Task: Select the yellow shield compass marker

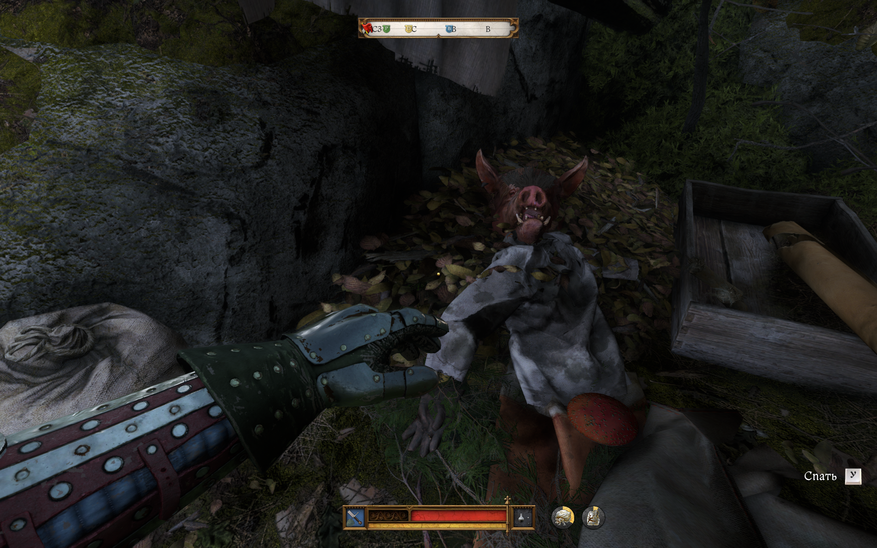Action: click(410, 29)
